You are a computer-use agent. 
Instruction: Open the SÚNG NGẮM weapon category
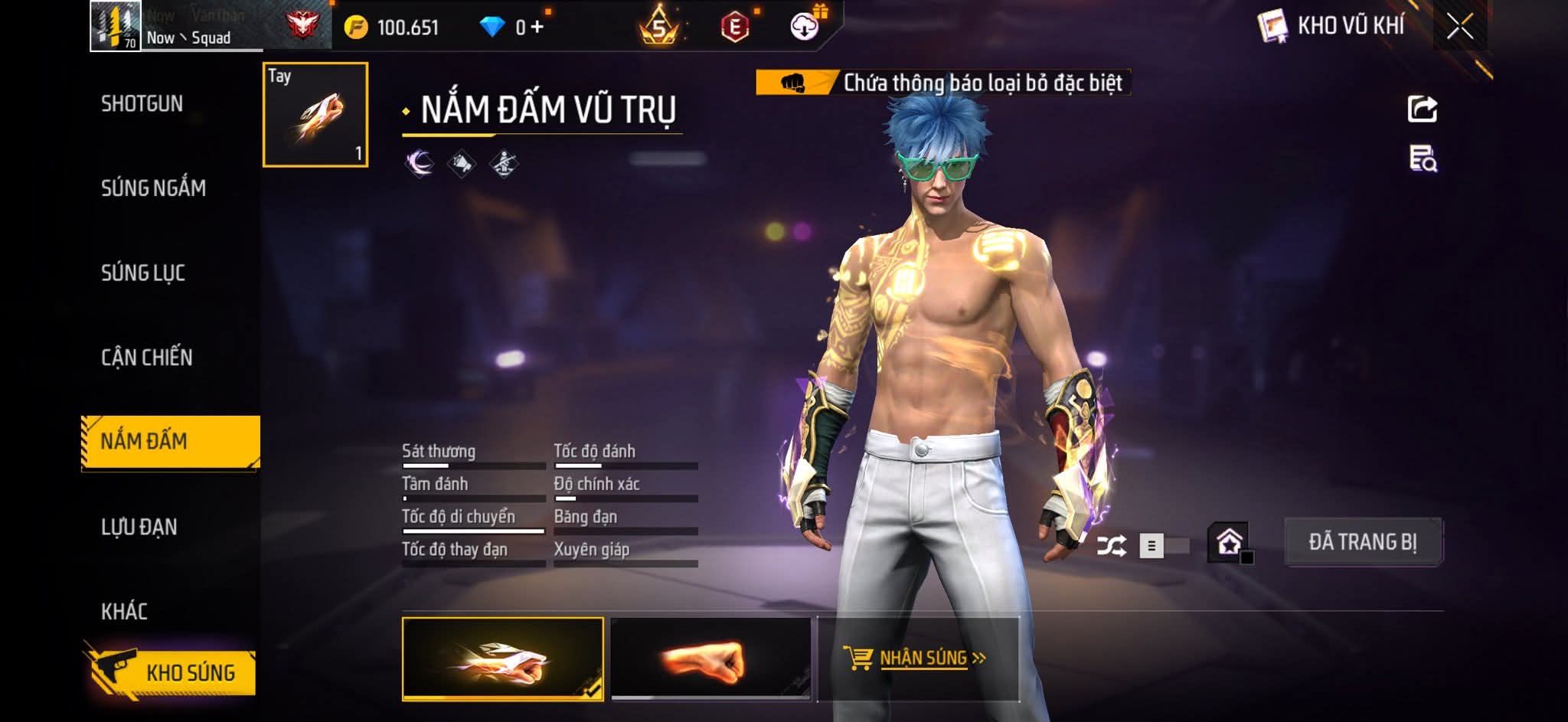(x=153, y=188)
